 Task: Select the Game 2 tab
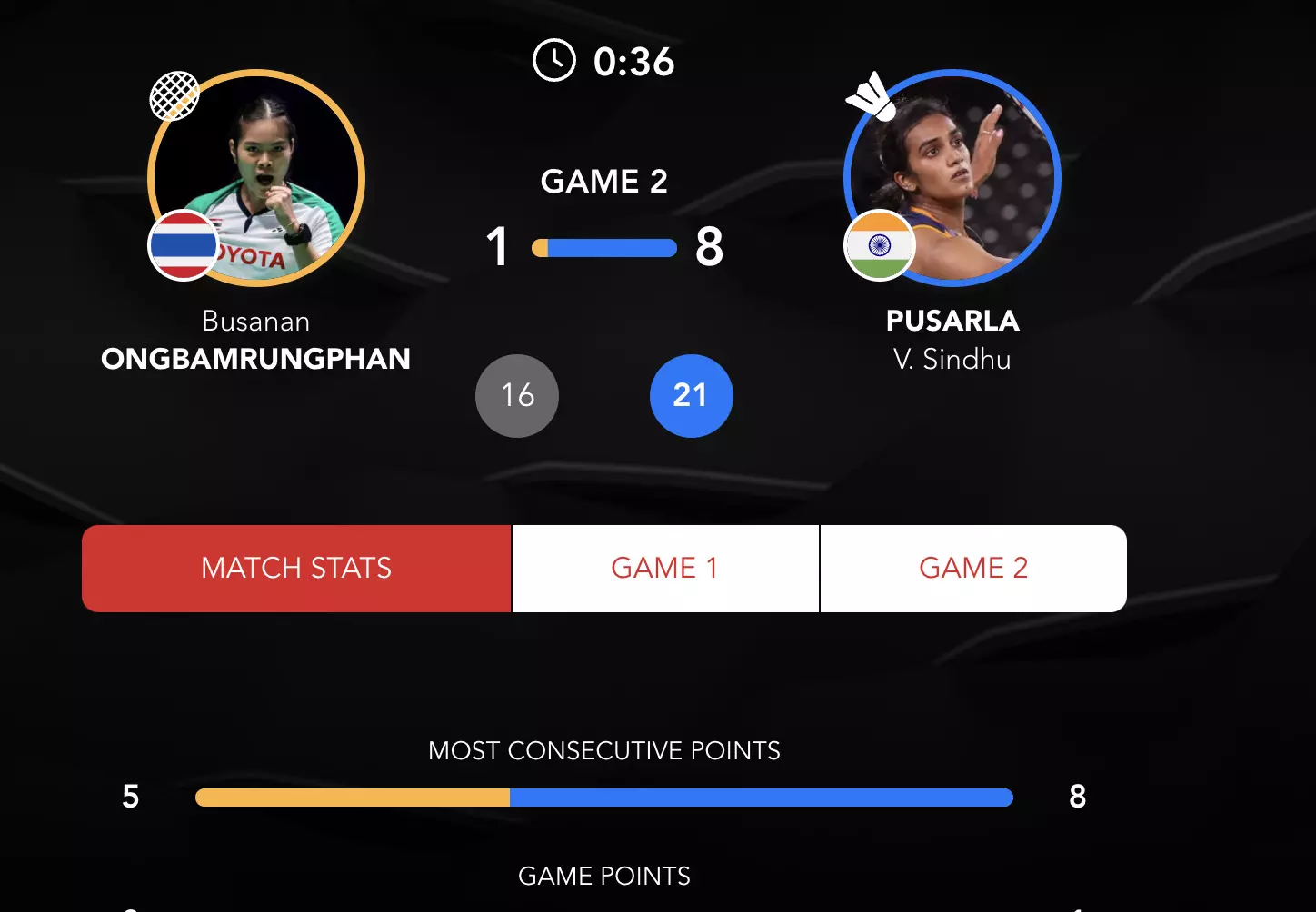coord(972,569)
